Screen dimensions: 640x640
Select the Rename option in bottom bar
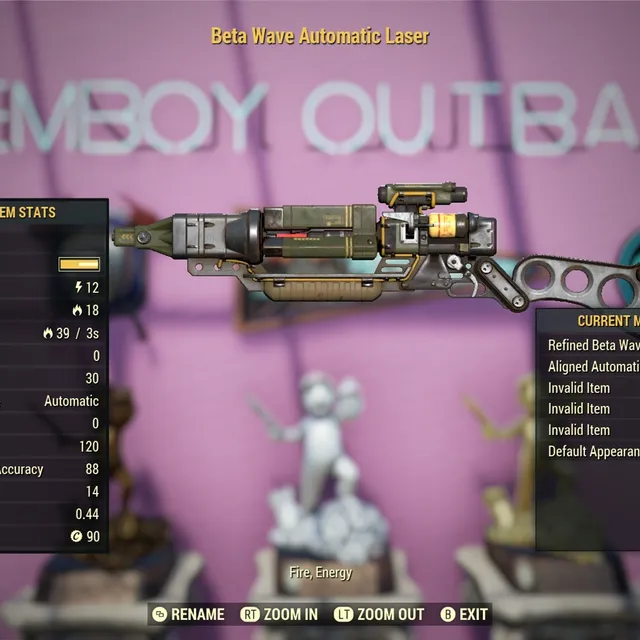[189, 614]
